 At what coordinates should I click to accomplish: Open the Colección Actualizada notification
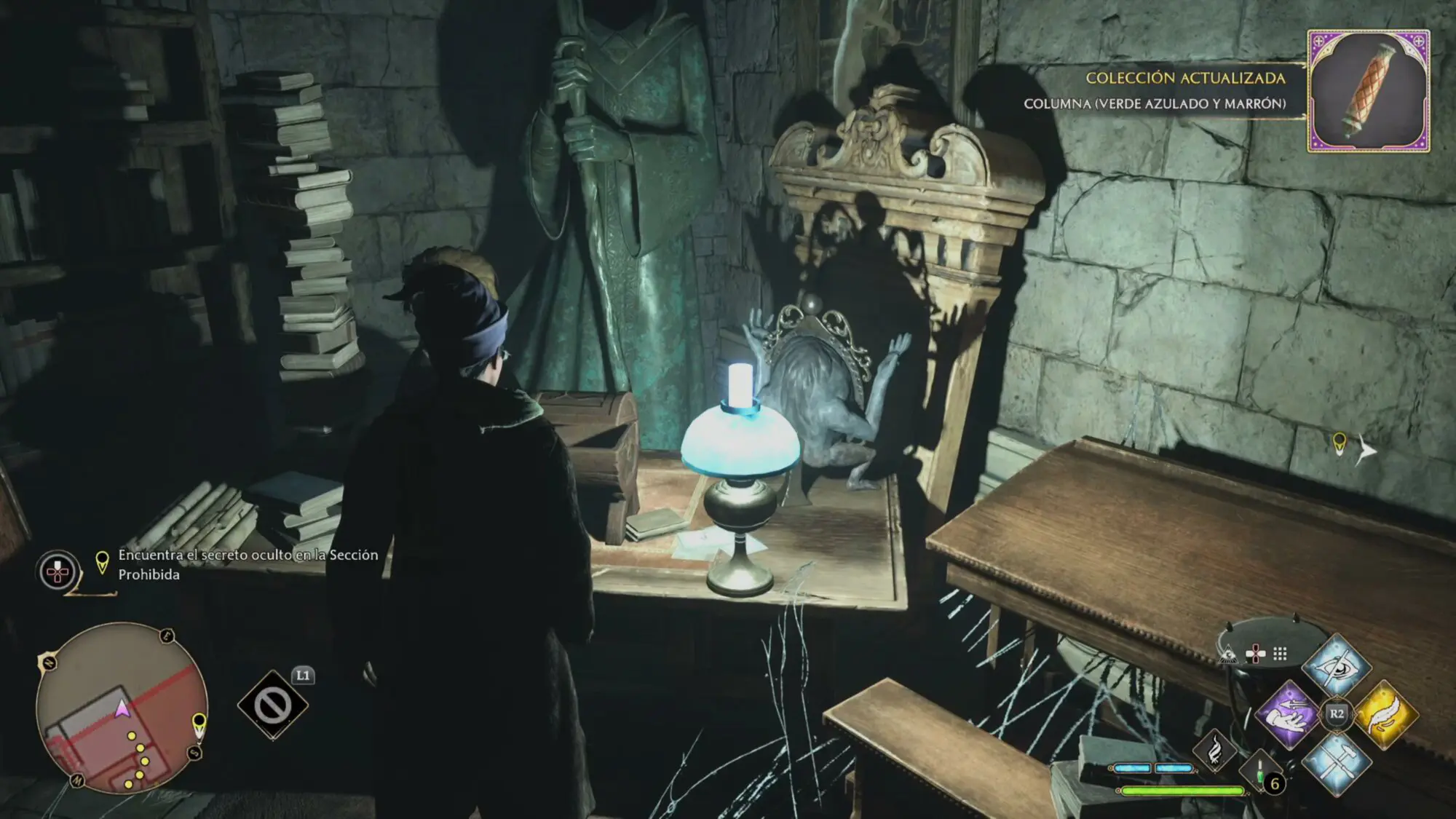1185,78
